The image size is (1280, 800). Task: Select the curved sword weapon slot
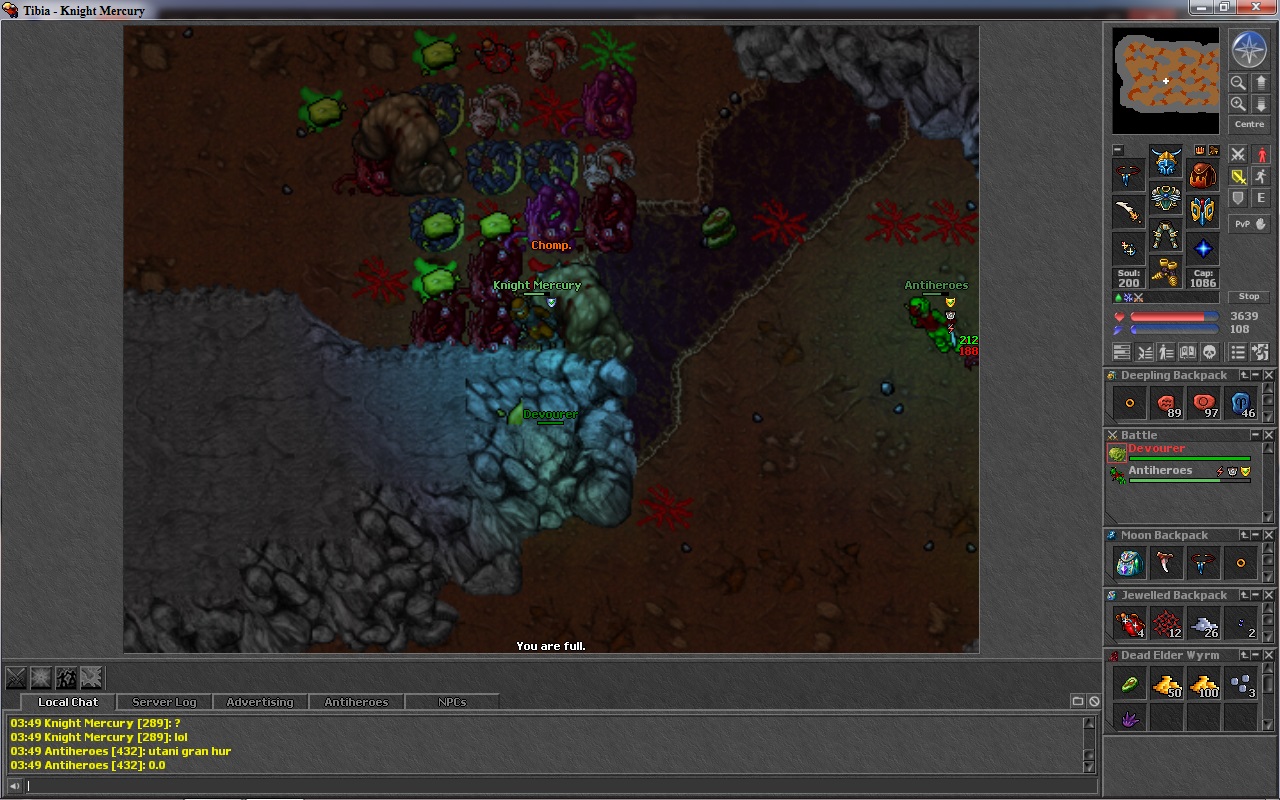point(1129,211)
